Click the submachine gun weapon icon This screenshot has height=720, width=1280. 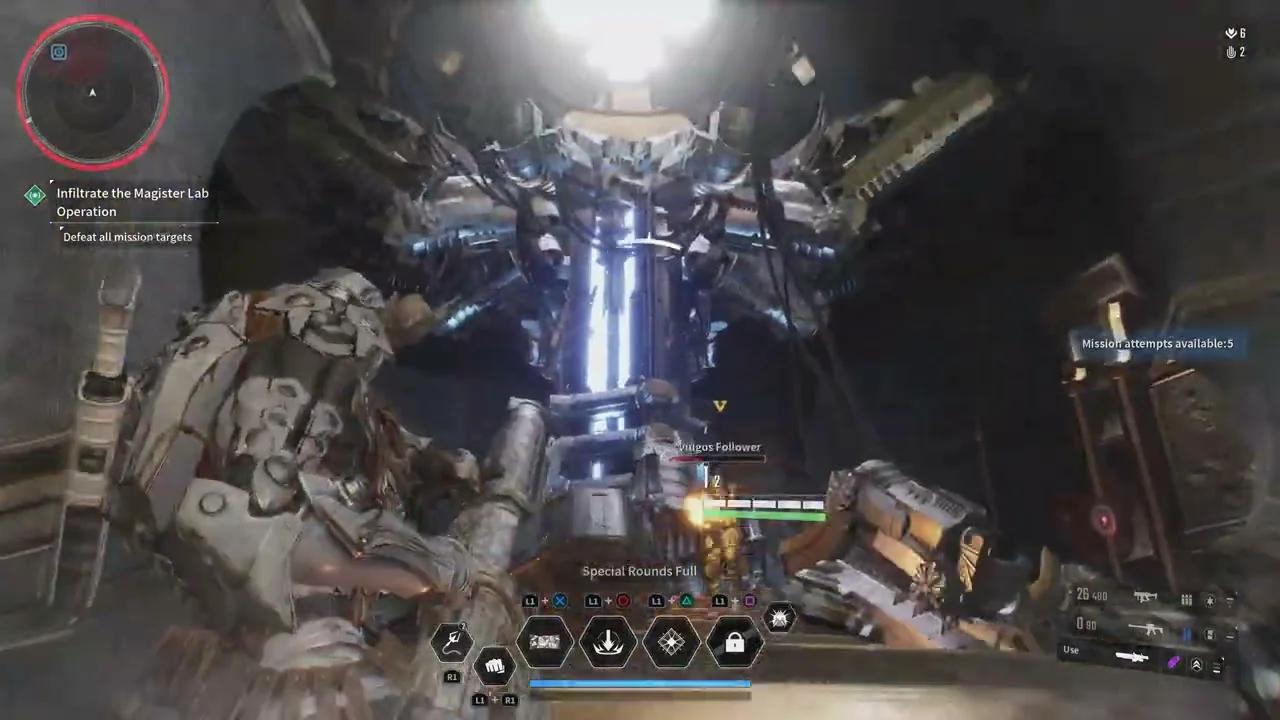tap(1145, 597)
